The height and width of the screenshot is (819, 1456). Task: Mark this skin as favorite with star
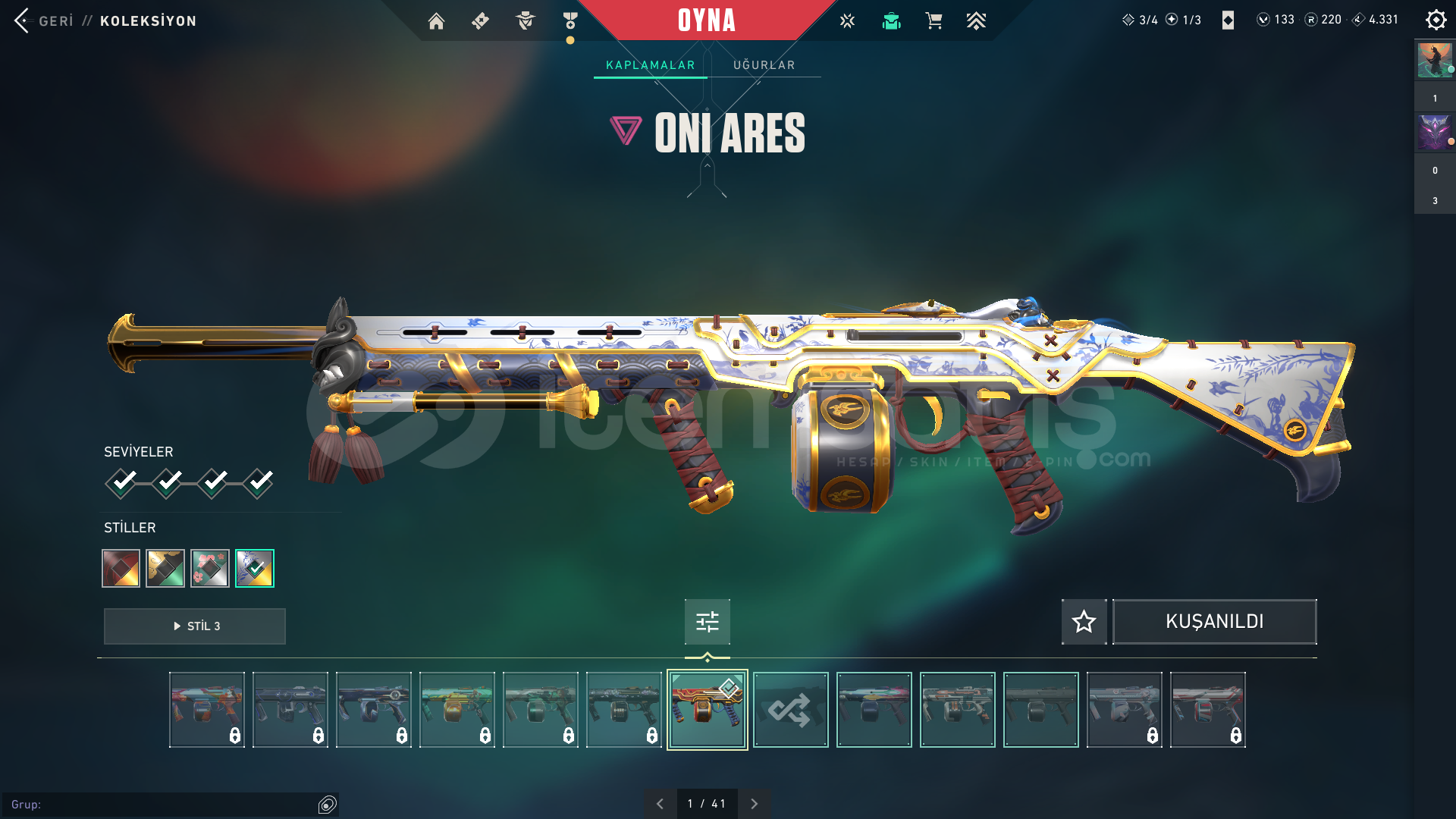(x=1084, y=622)
